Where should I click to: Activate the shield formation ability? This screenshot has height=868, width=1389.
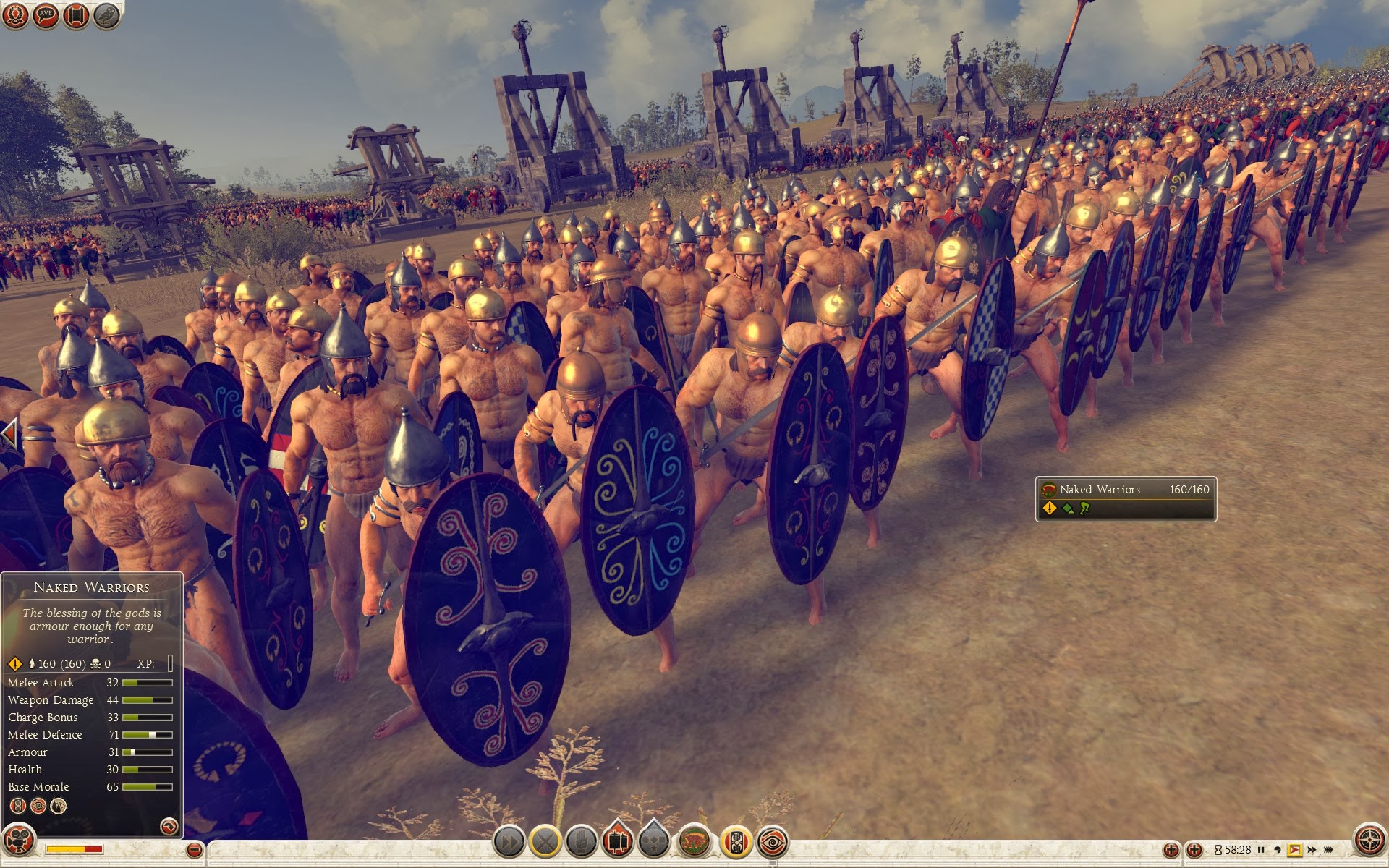736,842
